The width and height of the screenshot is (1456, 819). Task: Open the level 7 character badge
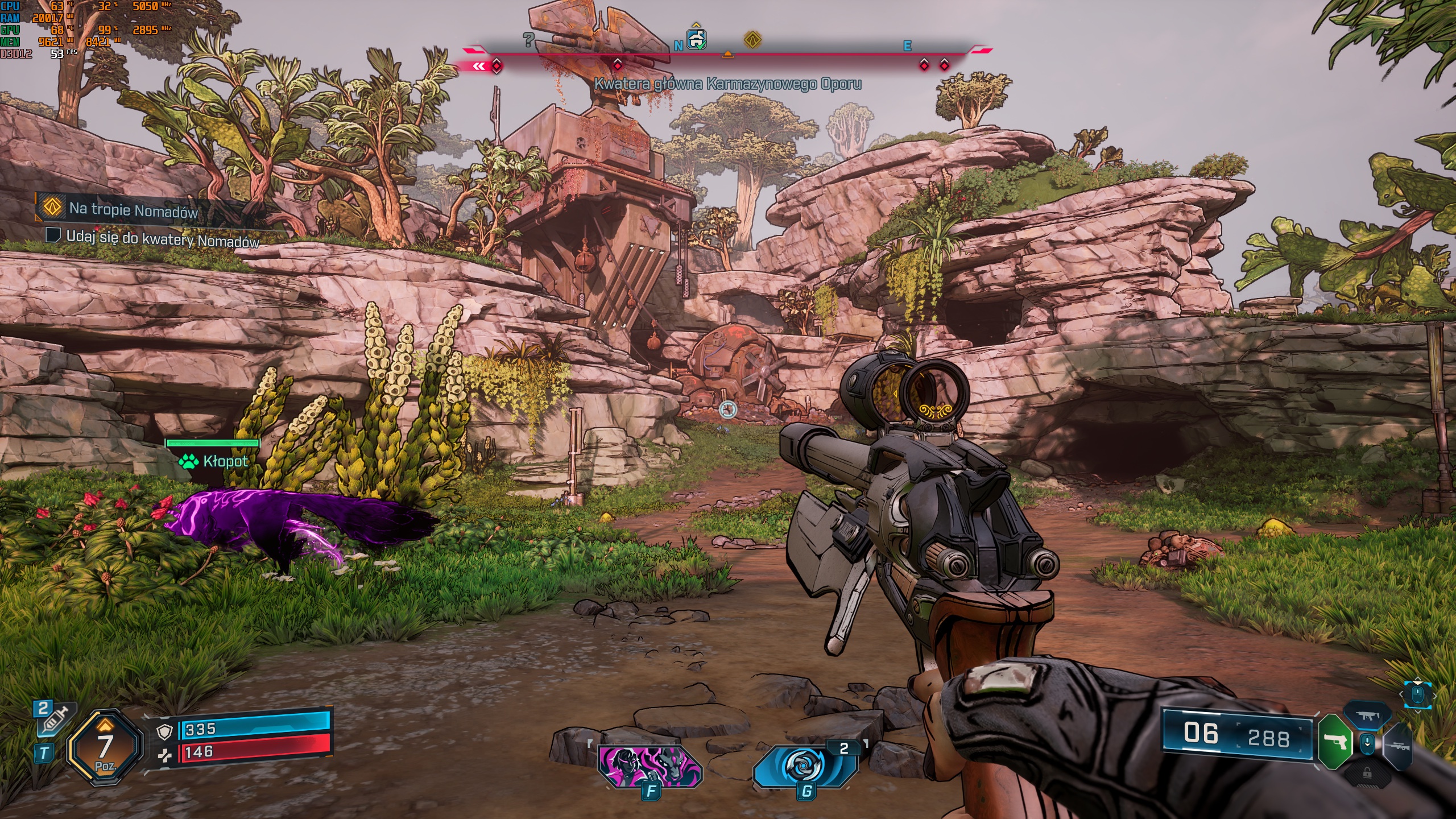[105, 747]
